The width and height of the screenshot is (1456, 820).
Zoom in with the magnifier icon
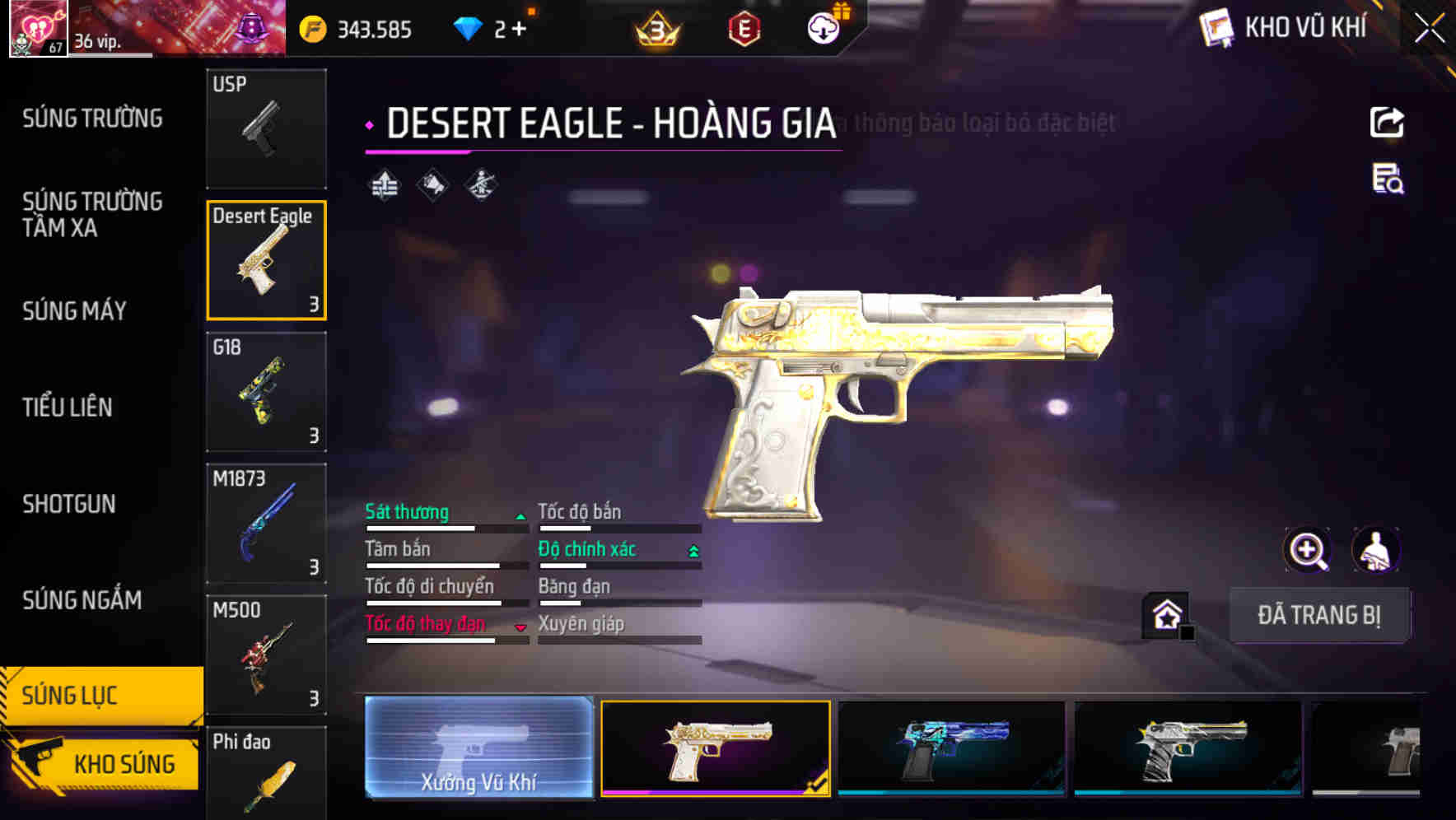pos(1307,550)
